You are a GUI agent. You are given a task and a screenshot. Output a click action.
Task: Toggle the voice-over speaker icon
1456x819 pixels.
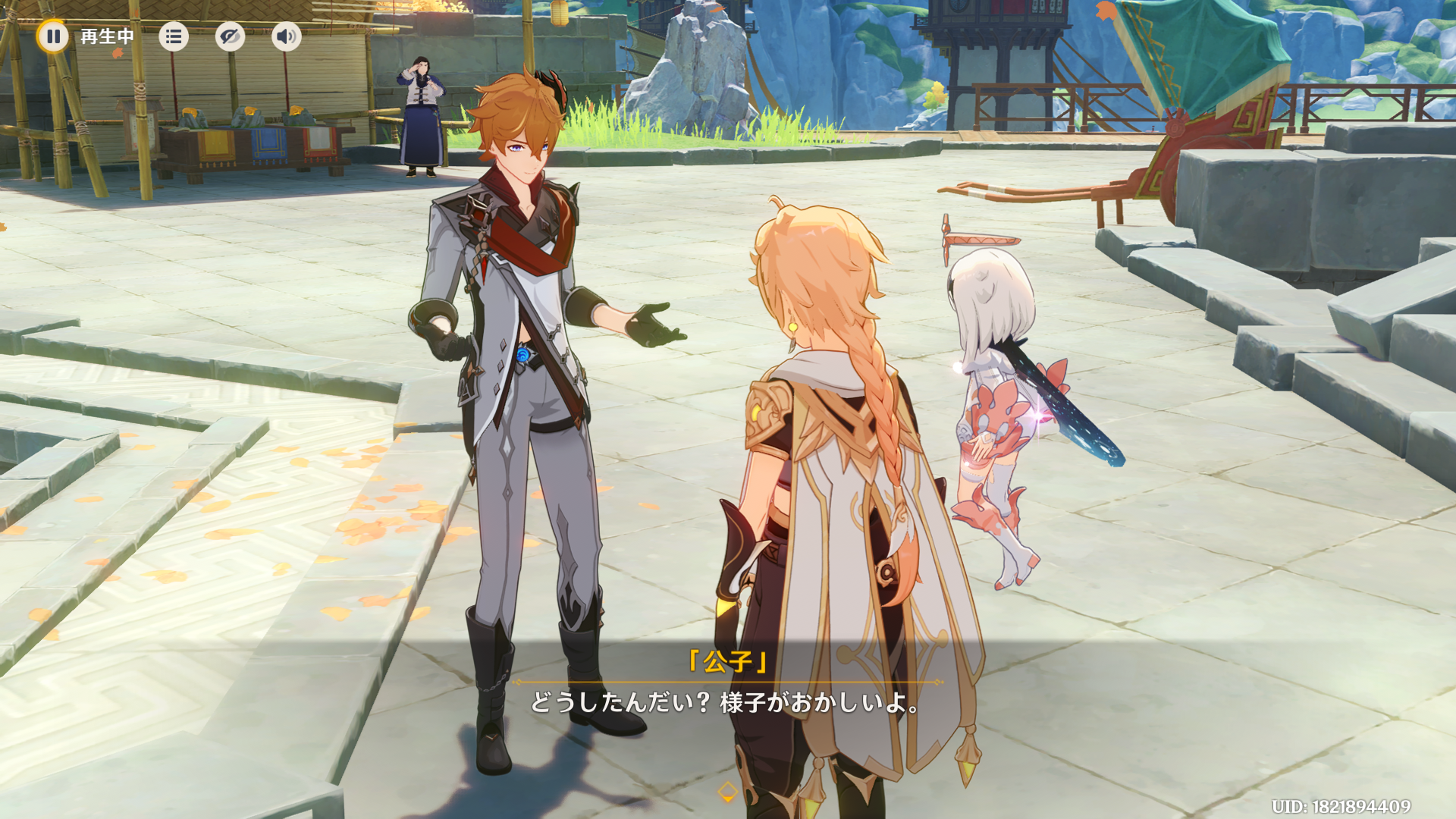click(x=286, y=36)
